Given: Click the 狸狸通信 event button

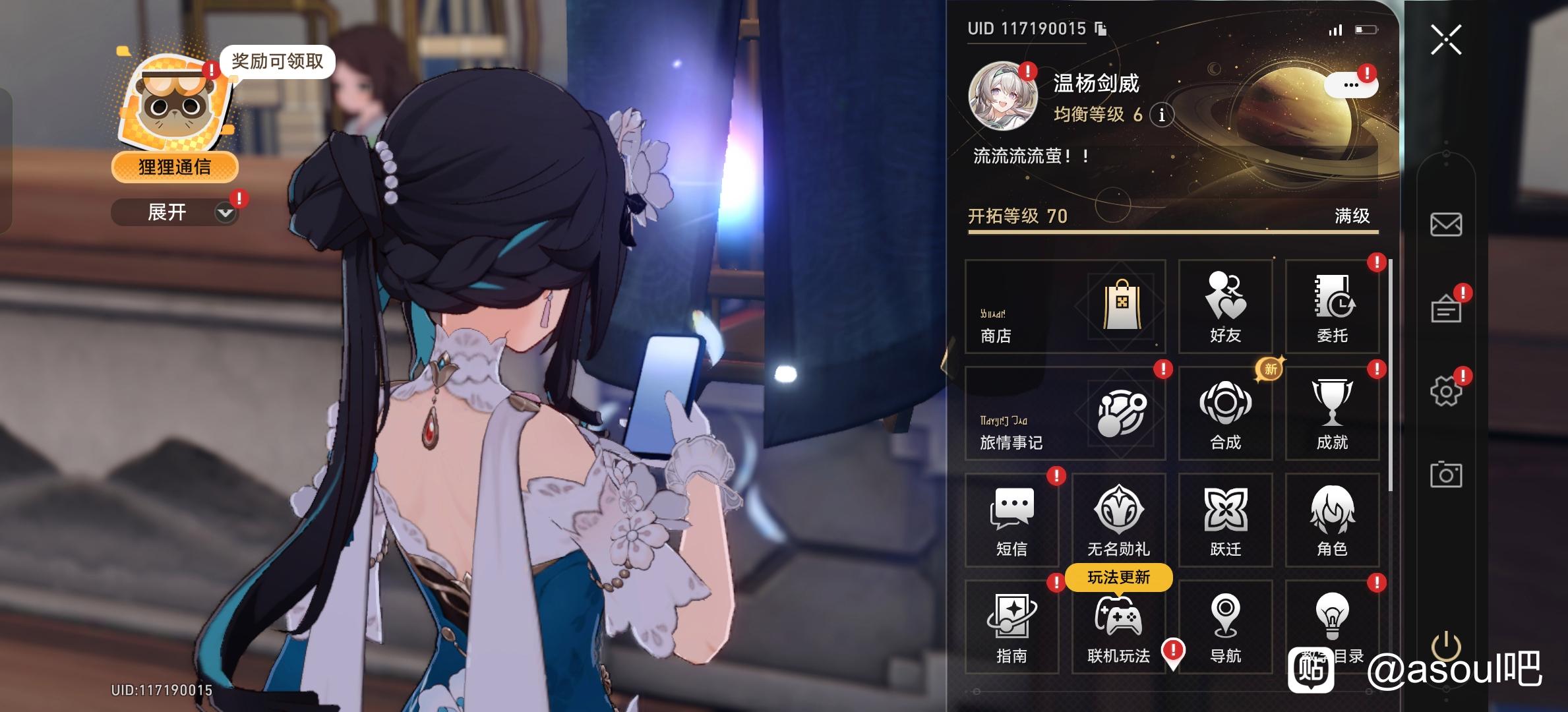Looking at the screenshot, I should [x=175, y=167].
